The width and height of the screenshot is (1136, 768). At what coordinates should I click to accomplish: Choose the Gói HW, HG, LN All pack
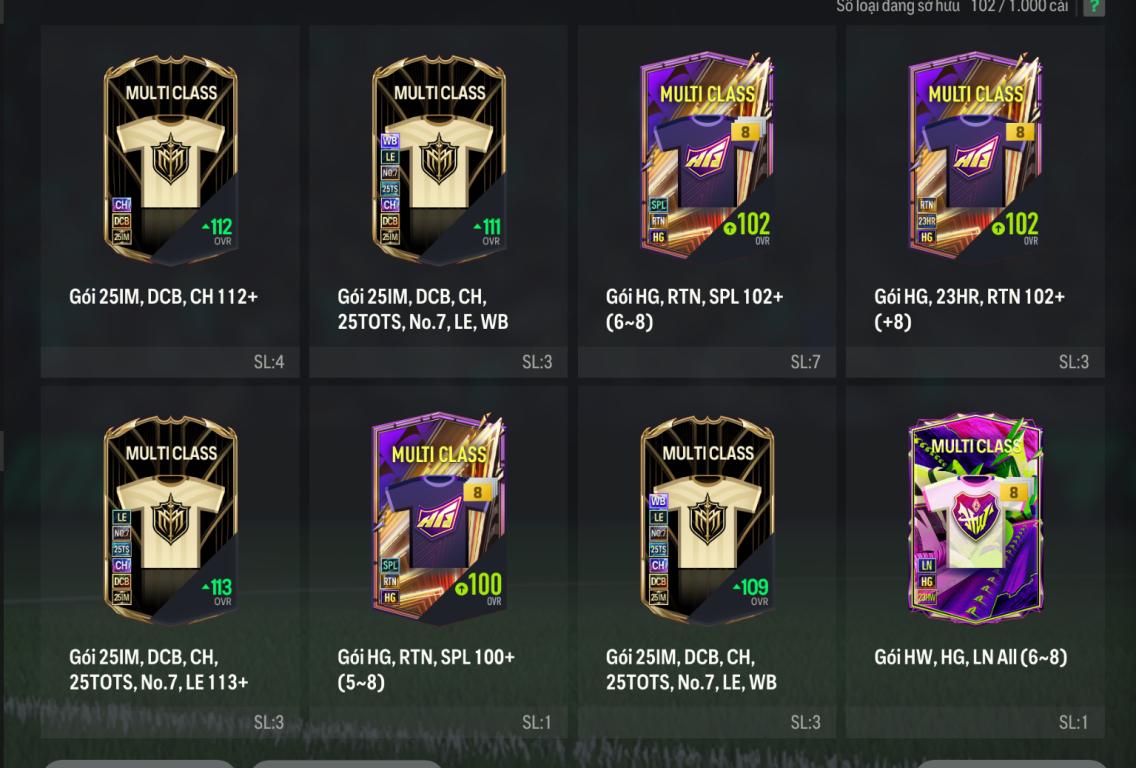(975, 520)
